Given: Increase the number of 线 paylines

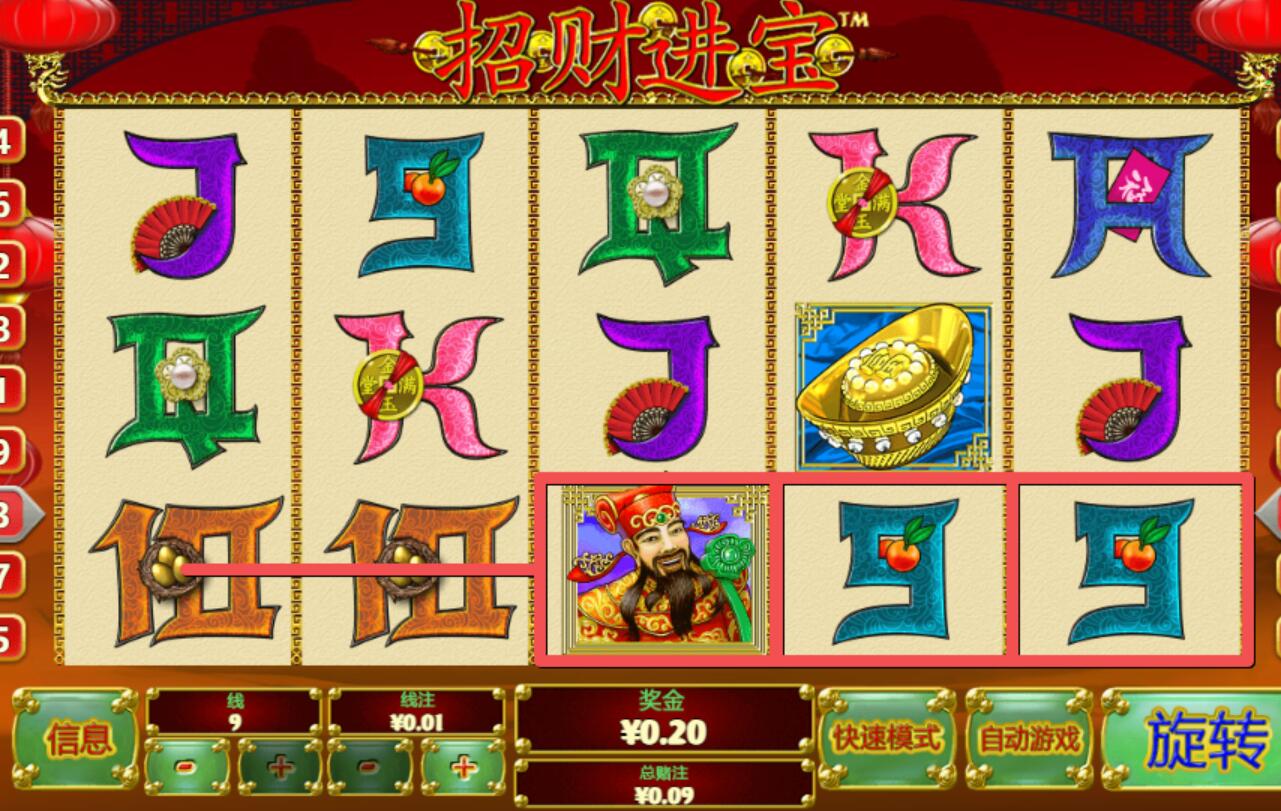Looking at the screenshot, I should 281,767.
